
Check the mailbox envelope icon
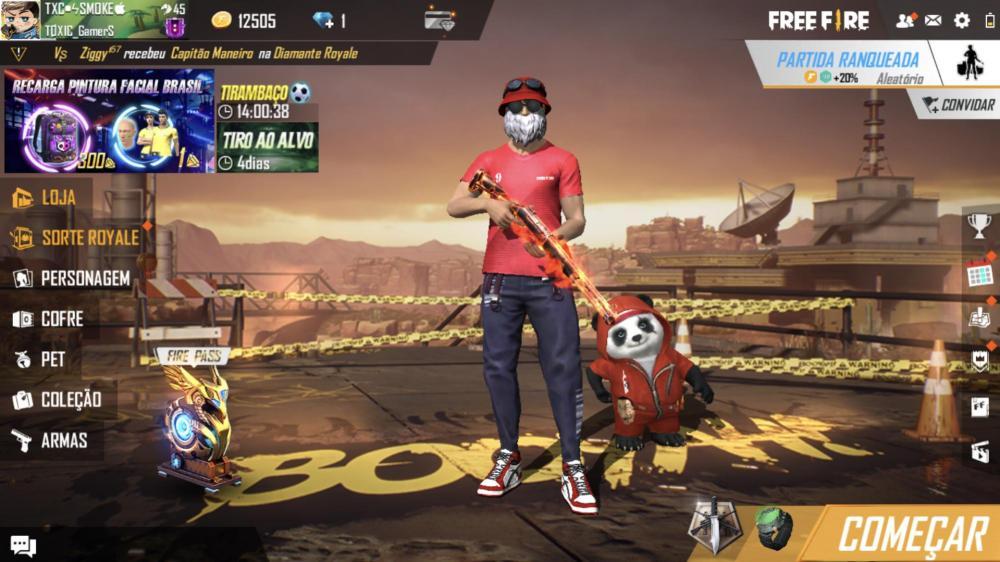[933, 20]
